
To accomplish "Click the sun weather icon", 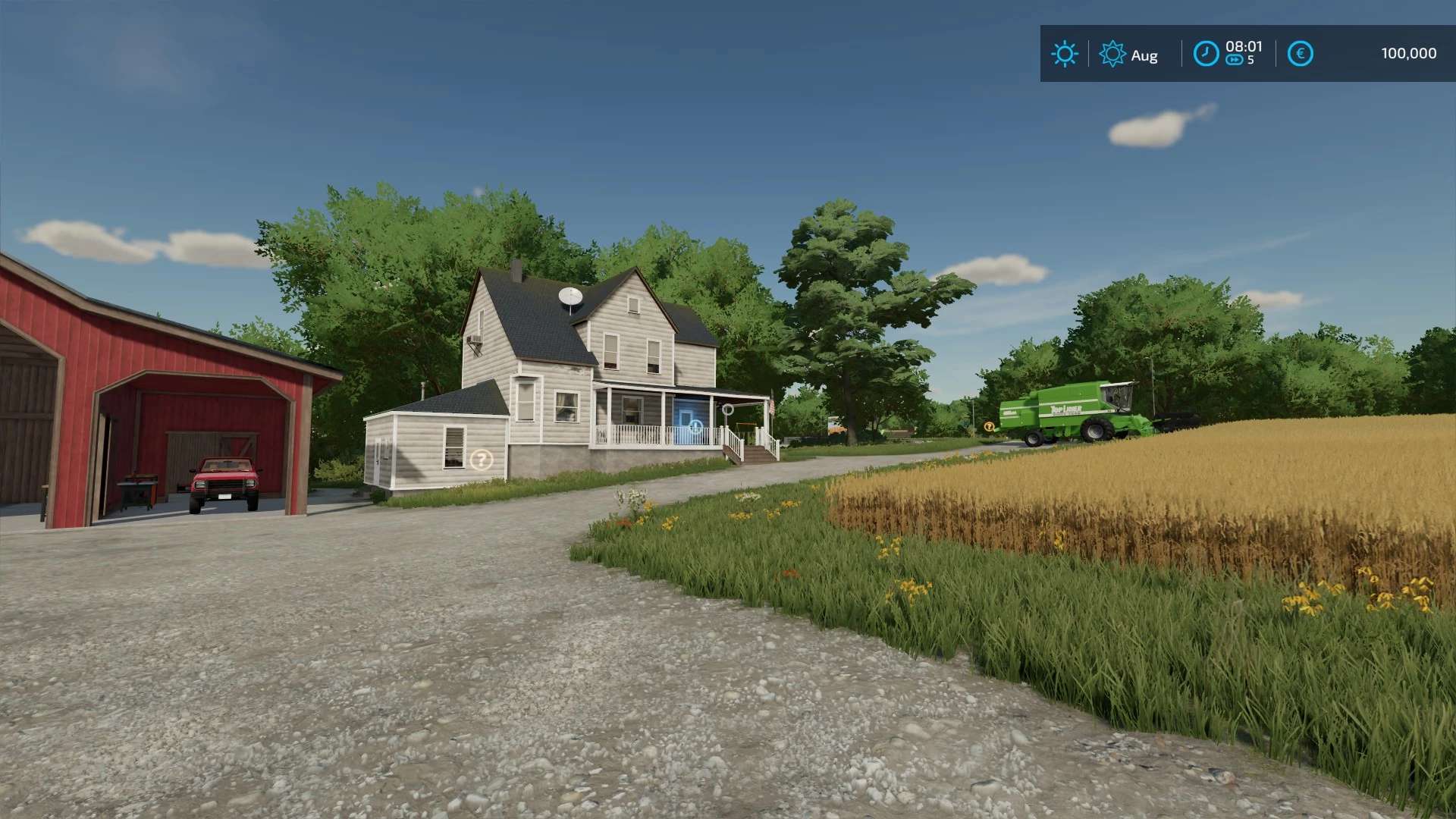I will (1065, 54).
